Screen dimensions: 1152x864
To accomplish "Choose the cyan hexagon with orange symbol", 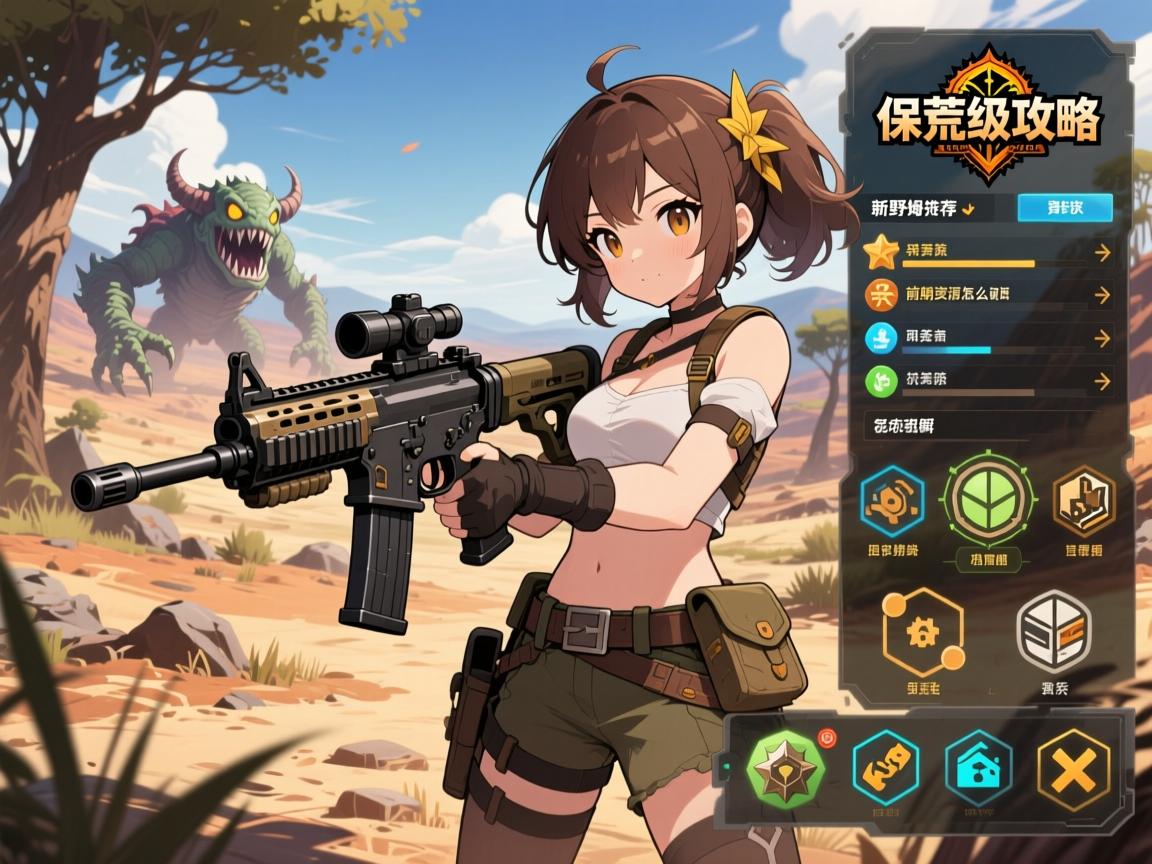I will (x=885, y=768).
